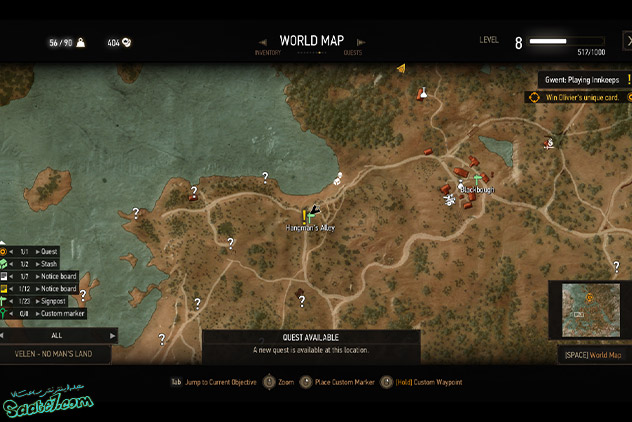Choose the yellow Notice board legend entry
This screenshot has width=632, height=422.
tap(55, 288)
